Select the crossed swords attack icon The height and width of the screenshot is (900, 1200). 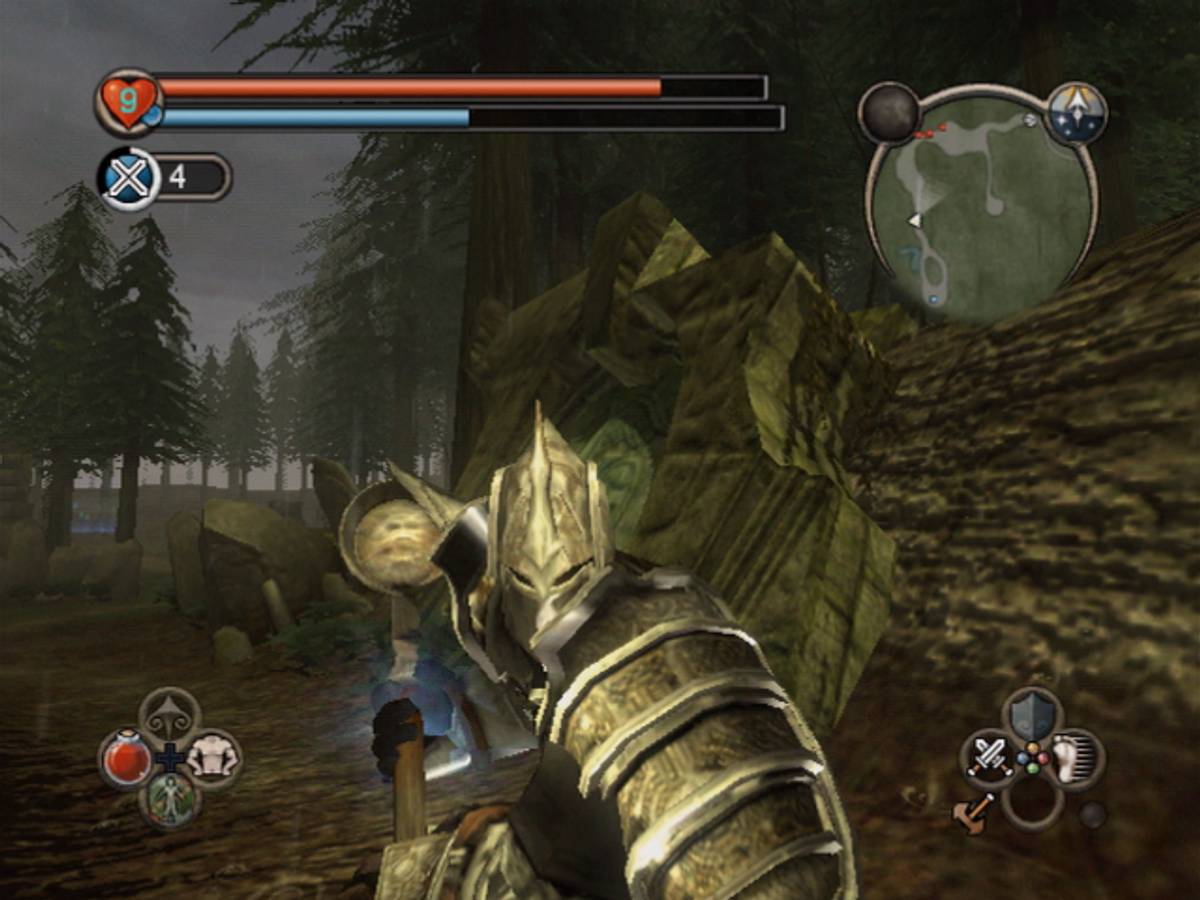[x=989, y=756]
